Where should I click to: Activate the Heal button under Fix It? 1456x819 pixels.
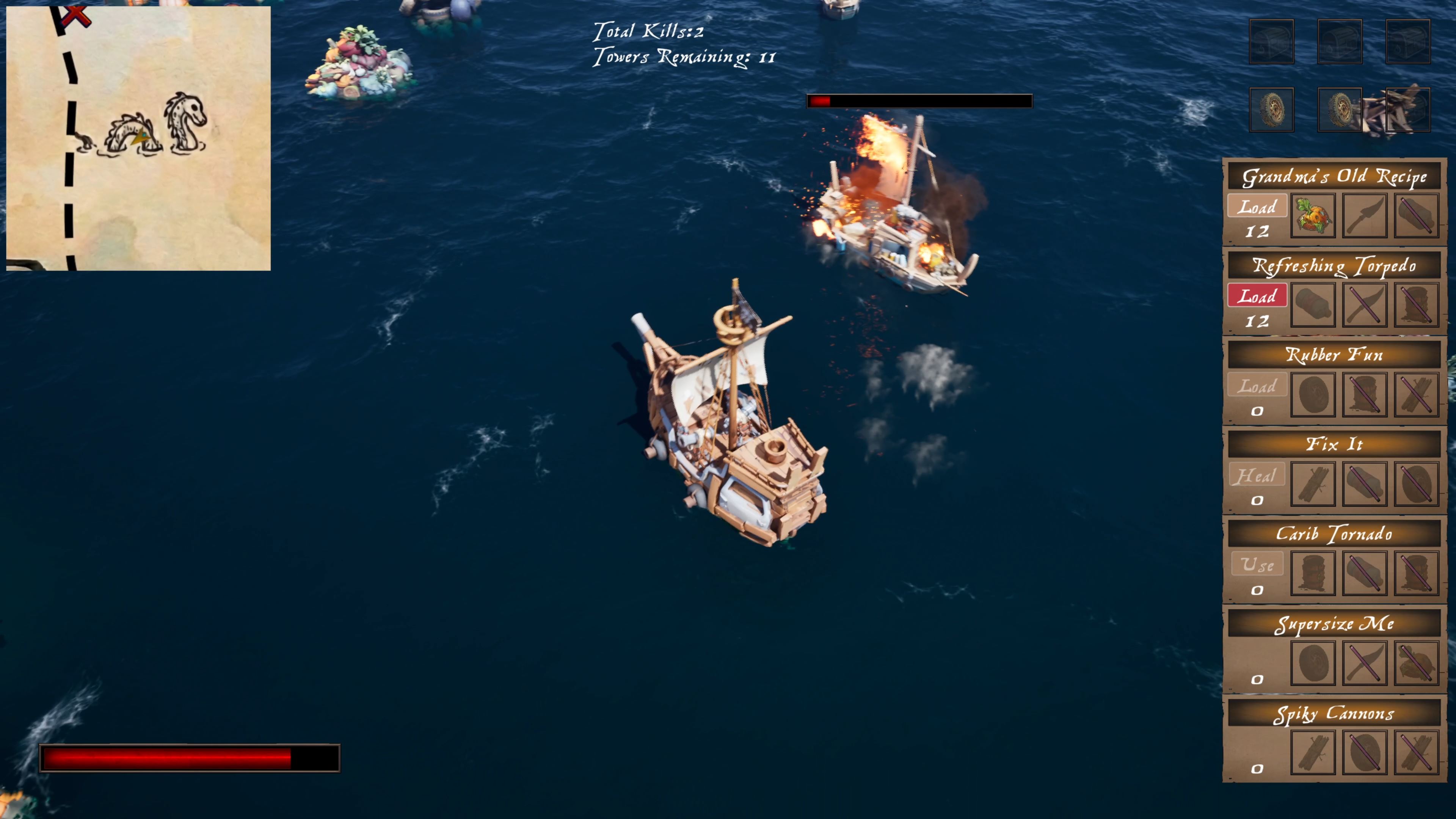(1257, 475)
